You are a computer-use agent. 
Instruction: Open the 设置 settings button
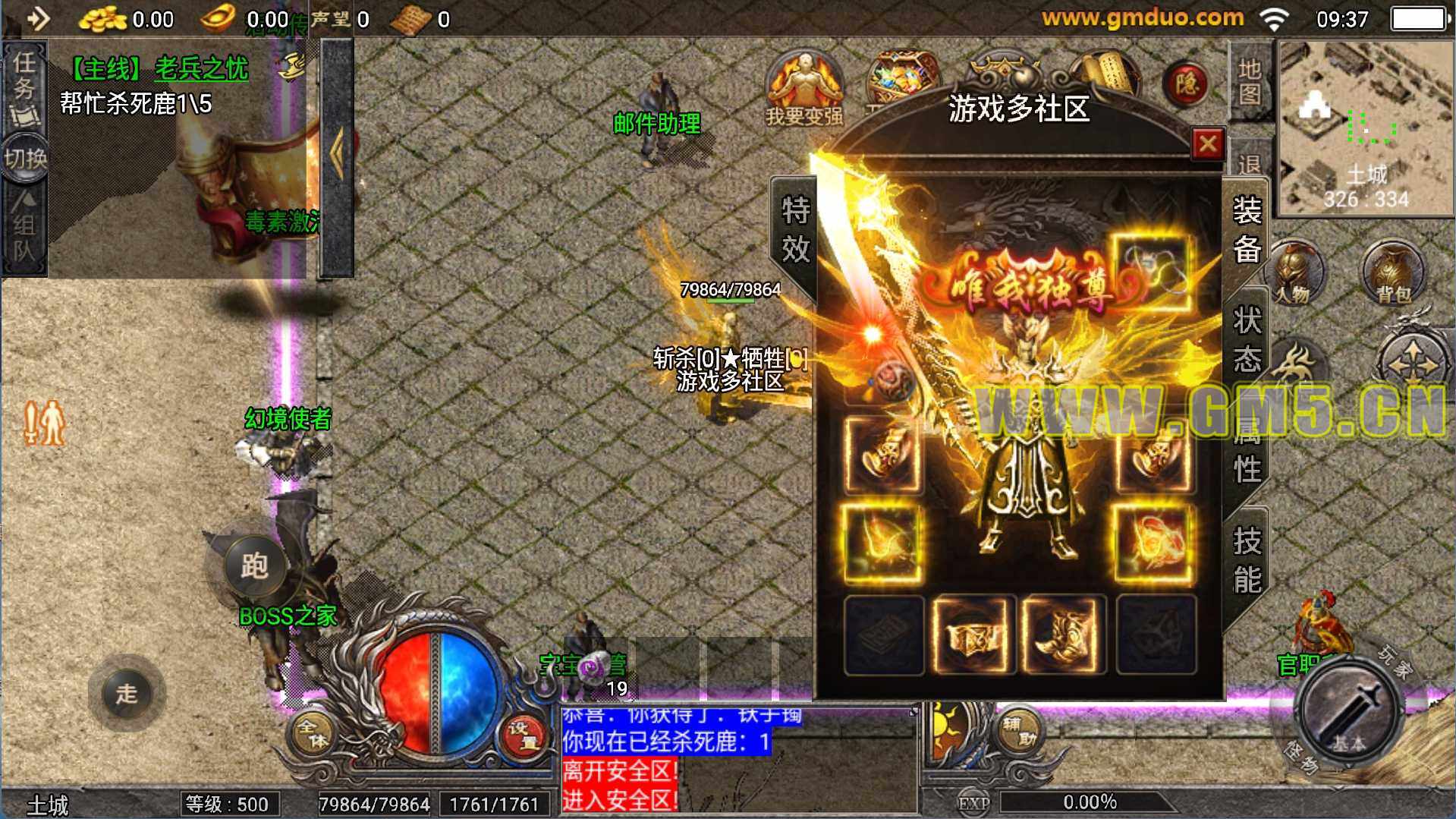[523, 733]
